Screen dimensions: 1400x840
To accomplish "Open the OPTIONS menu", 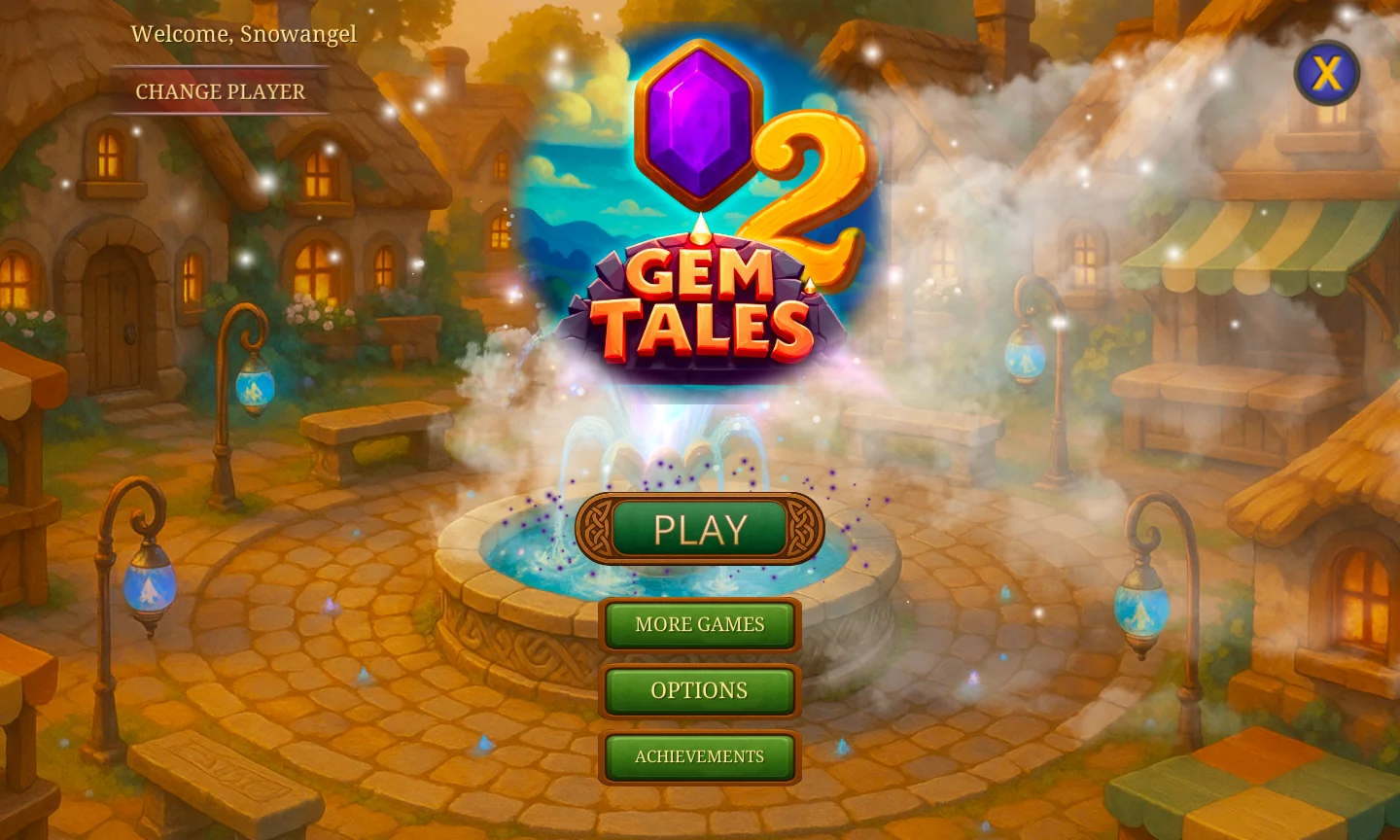I will tap(699, 690).
